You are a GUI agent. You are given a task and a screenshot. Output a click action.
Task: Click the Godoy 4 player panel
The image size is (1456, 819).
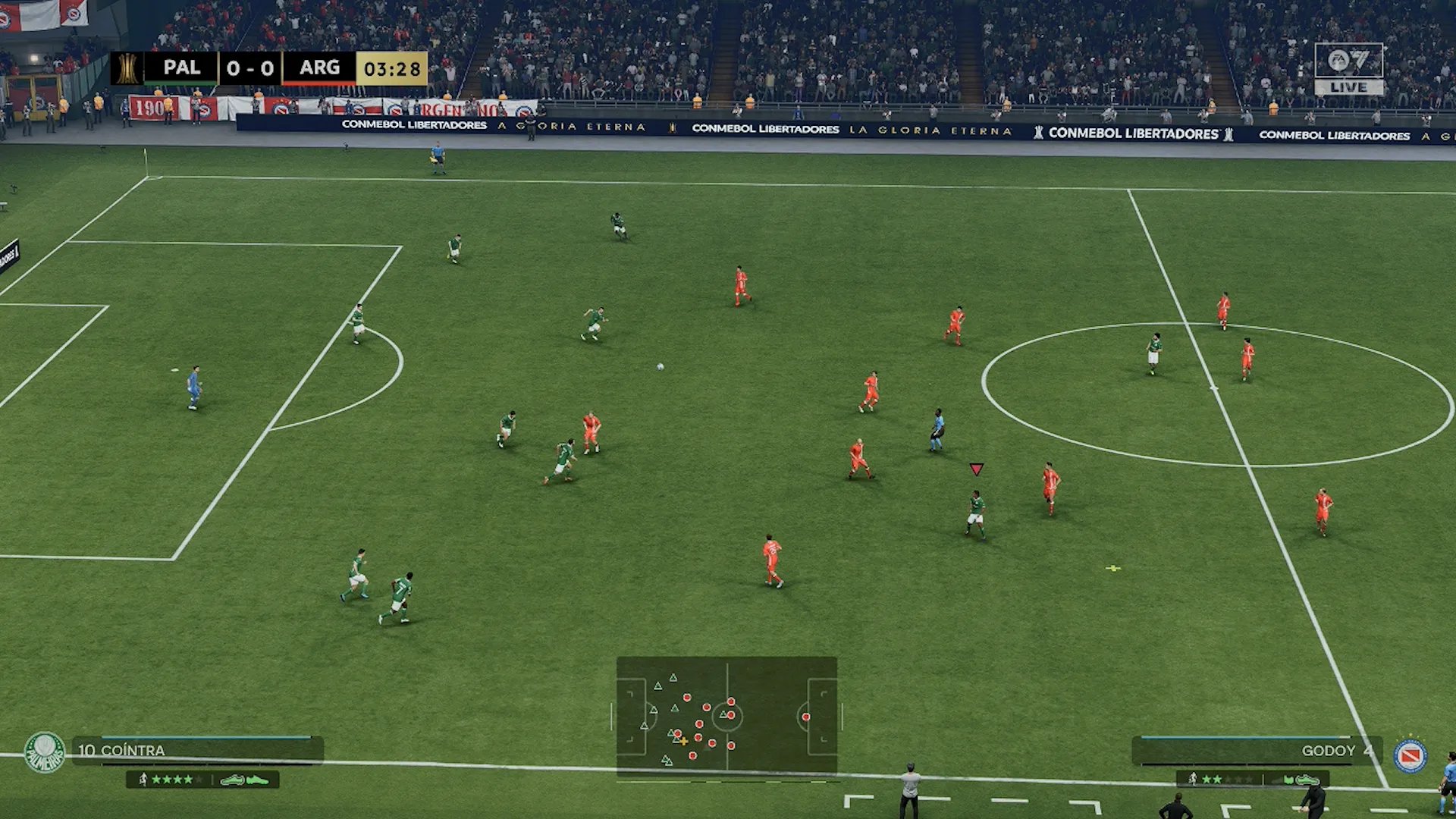[x=1256, y=751]
